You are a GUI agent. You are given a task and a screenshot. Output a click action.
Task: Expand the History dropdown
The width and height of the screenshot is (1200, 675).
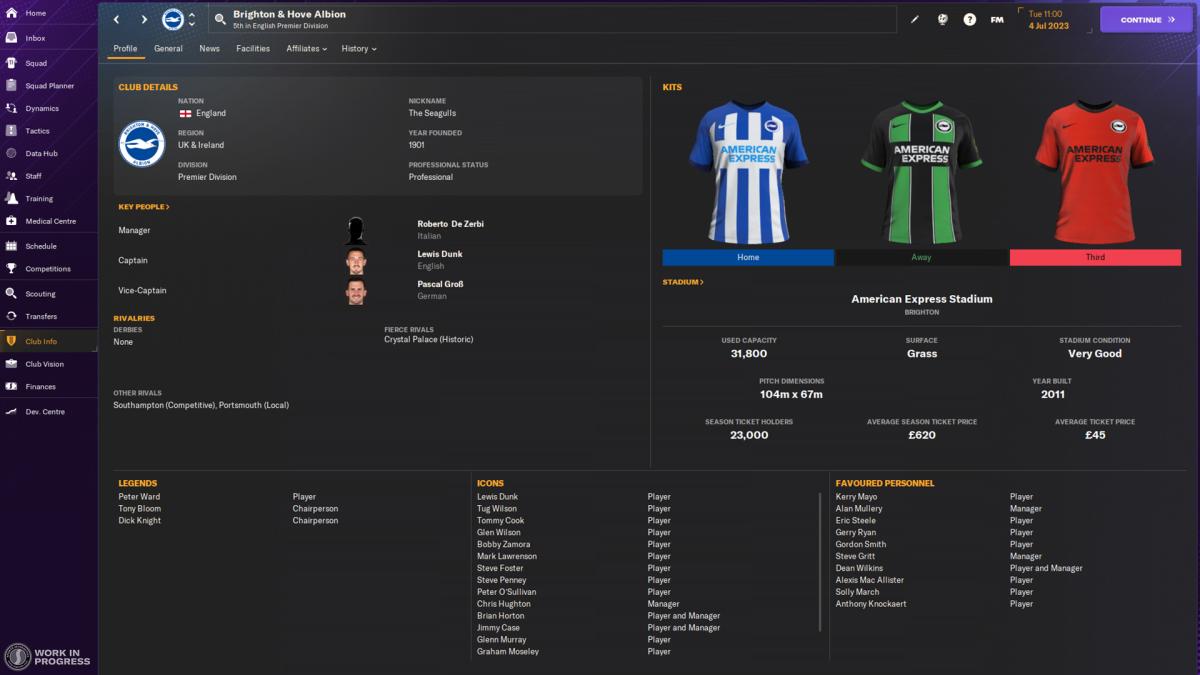(x=358, y=48)
